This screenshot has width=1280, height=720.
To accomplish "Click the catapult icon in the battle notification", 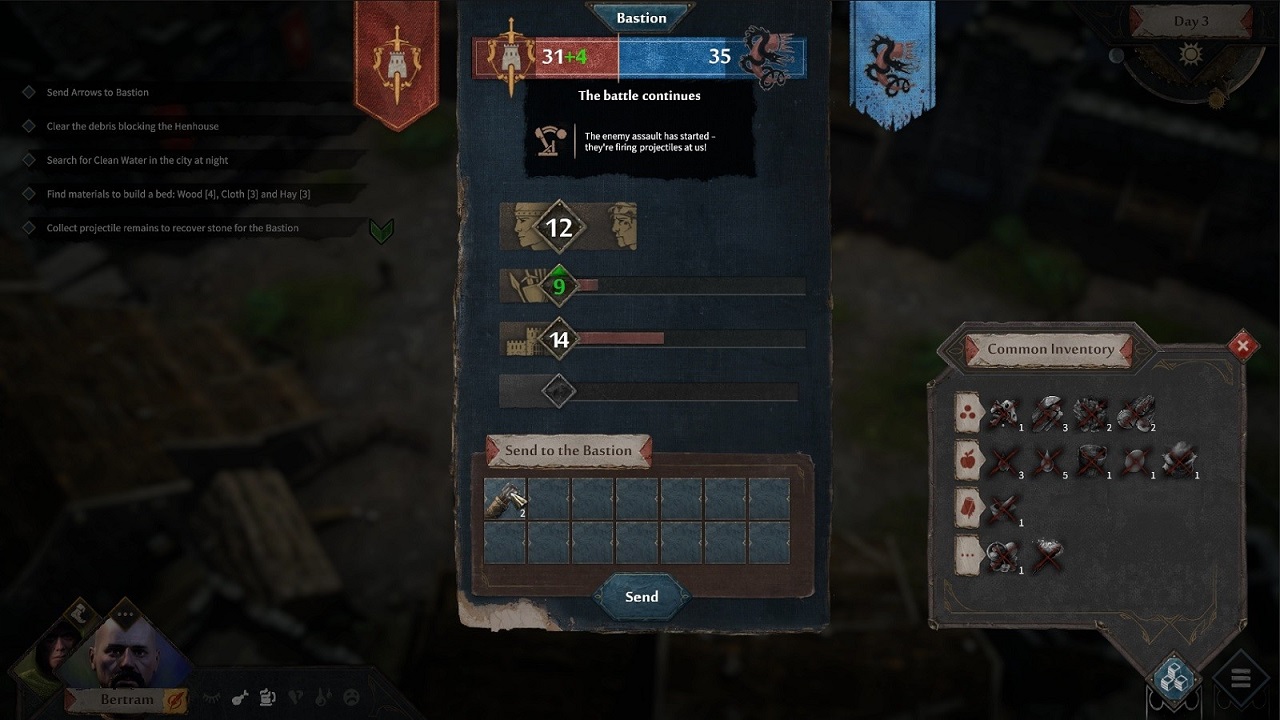I will 545,140.
